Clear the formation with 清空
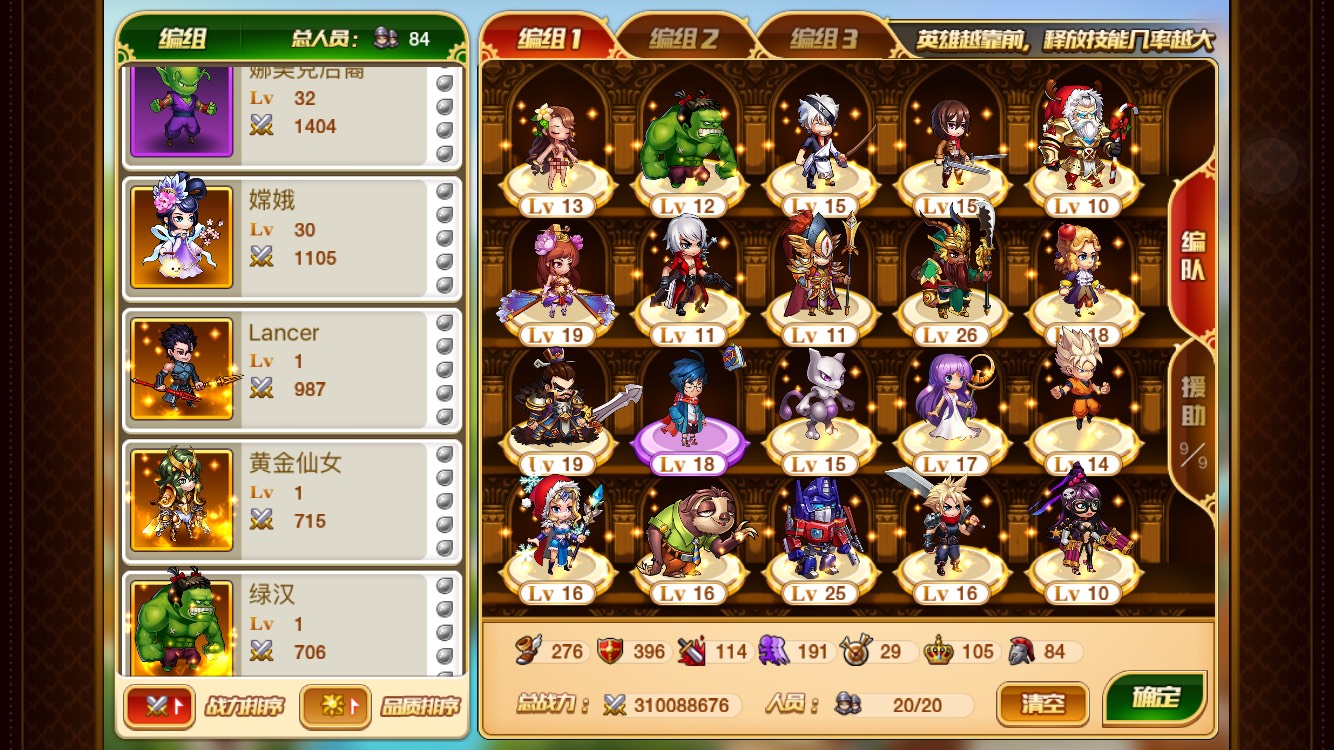The height and width of the screenshot is (750, 1334). 1041,703
